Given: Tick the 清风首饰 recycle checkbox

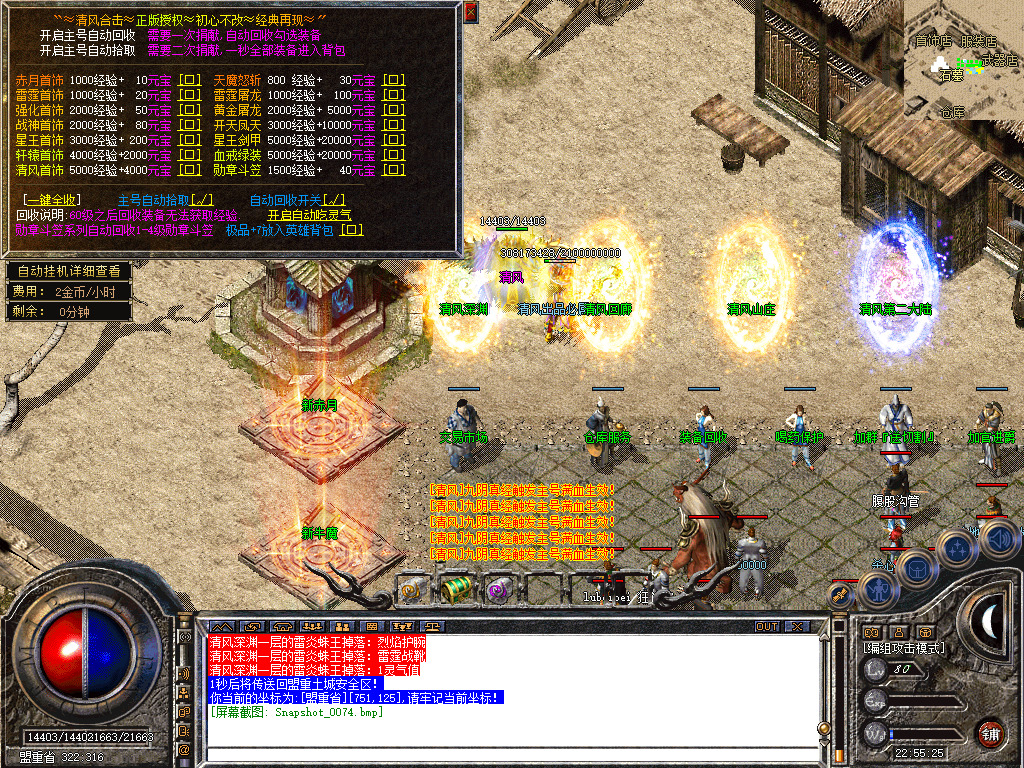Looking at the screenshot, I should 189,170.
